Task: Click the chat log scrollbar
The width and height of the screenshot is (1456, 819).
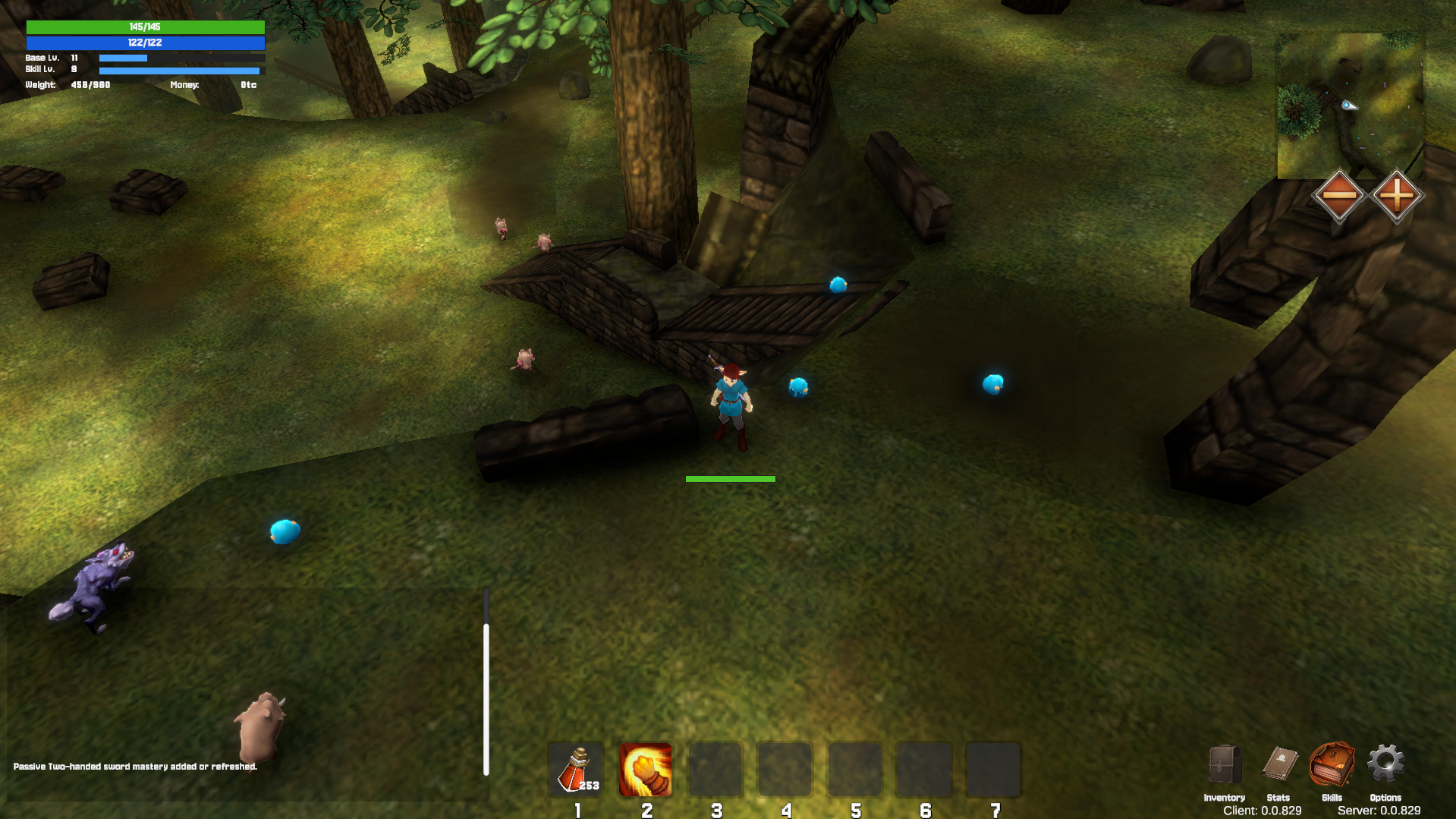Action: click(x=486, y=698)
